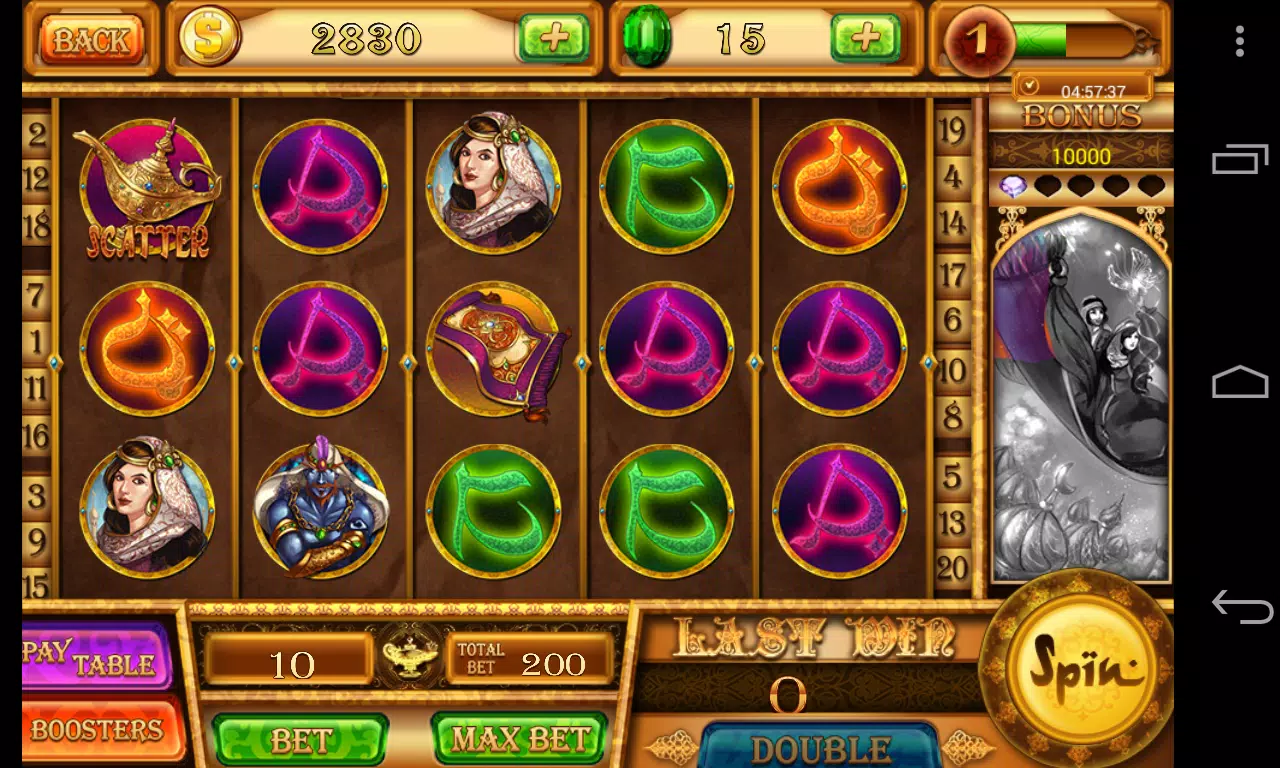
Task: Add coins with the plus button
Action: tap(553, 39)
